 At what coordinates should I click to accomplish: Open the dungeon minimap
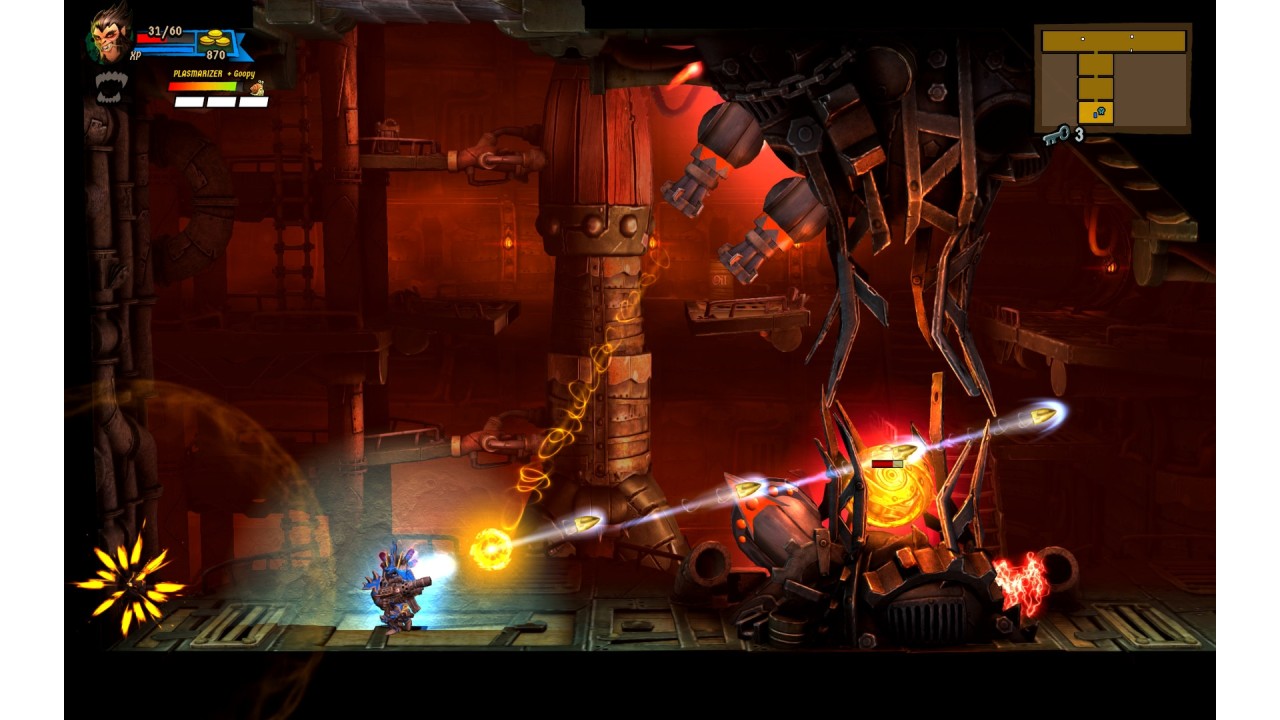pyautogui.click(x=1112, y=77)
